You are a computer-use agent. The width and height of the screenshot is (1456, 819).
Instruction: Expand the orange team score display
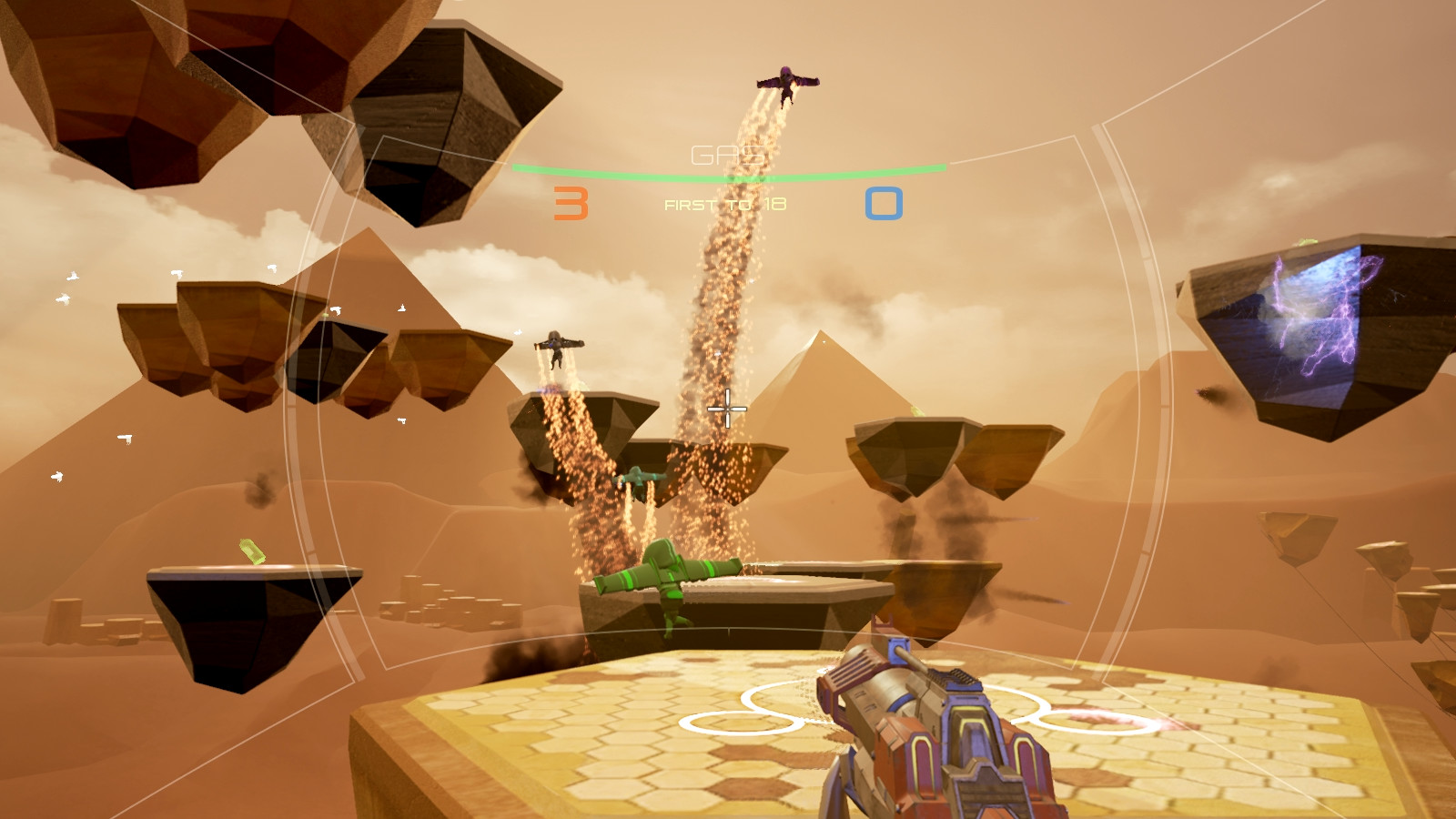[x=569, y=201]
